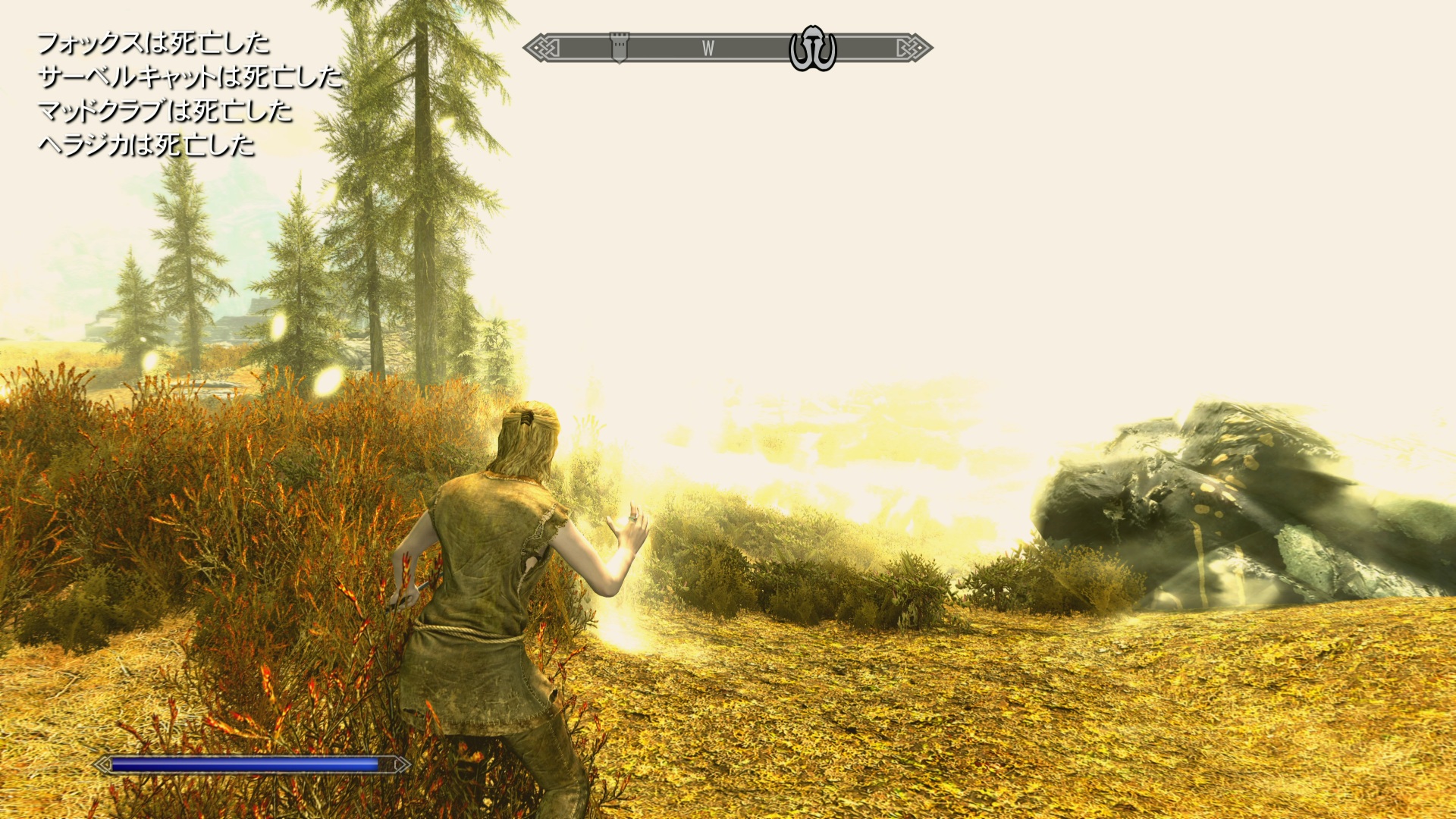1456x819 pixels.
Task: Click the tower marker on the compass
Action: pos(619,47)
